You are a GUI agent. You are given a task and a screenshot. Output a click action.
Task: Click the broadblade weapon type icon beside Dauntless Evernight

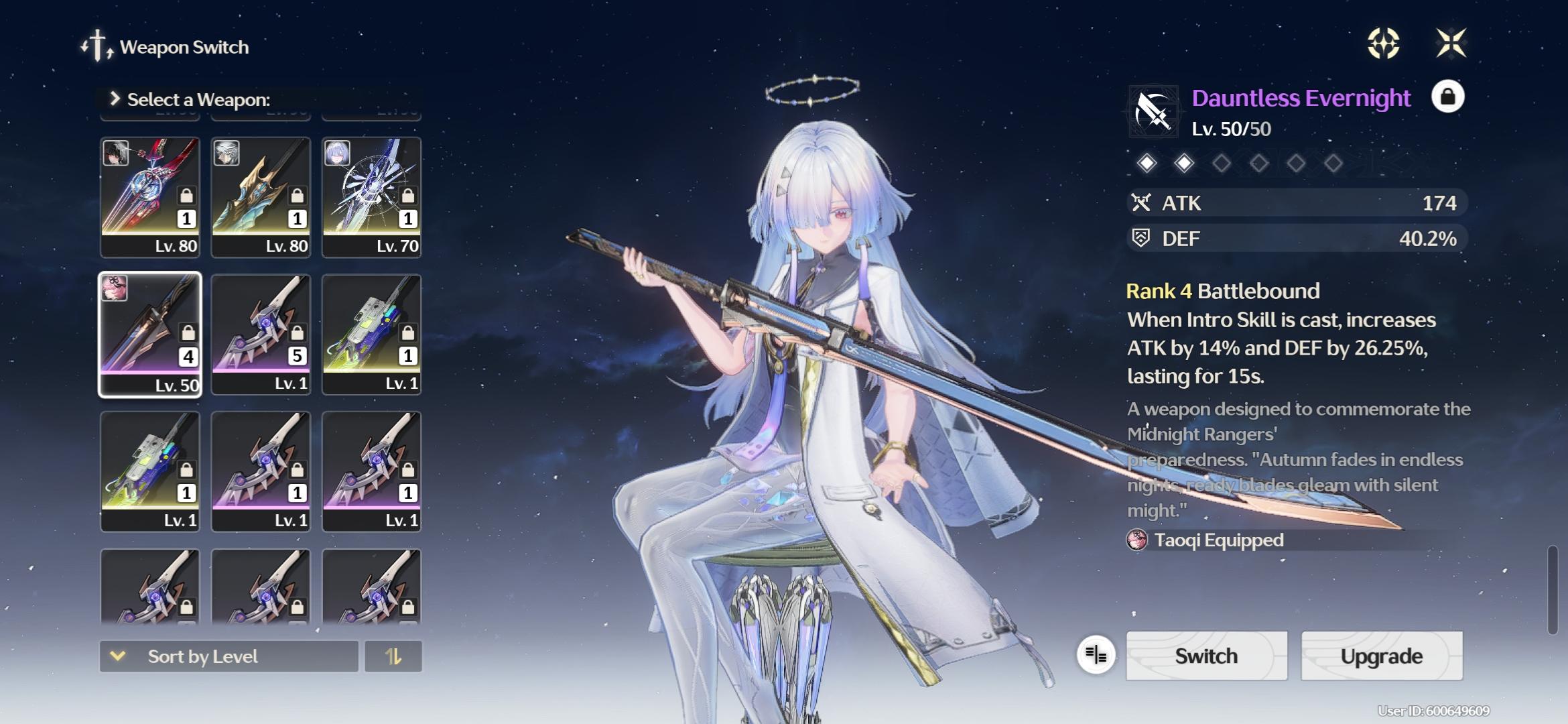[1154, 111]
